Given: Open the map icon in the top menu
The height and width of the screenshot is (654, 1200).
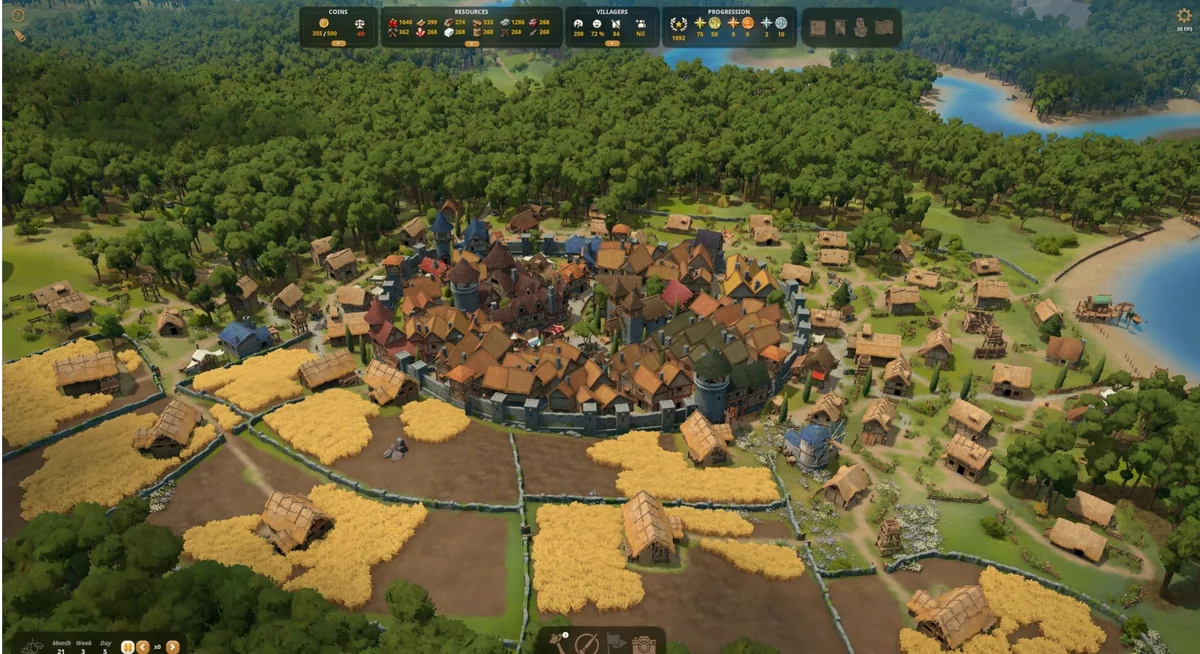Looking at the screenshot, I should [x=884, y=28].
